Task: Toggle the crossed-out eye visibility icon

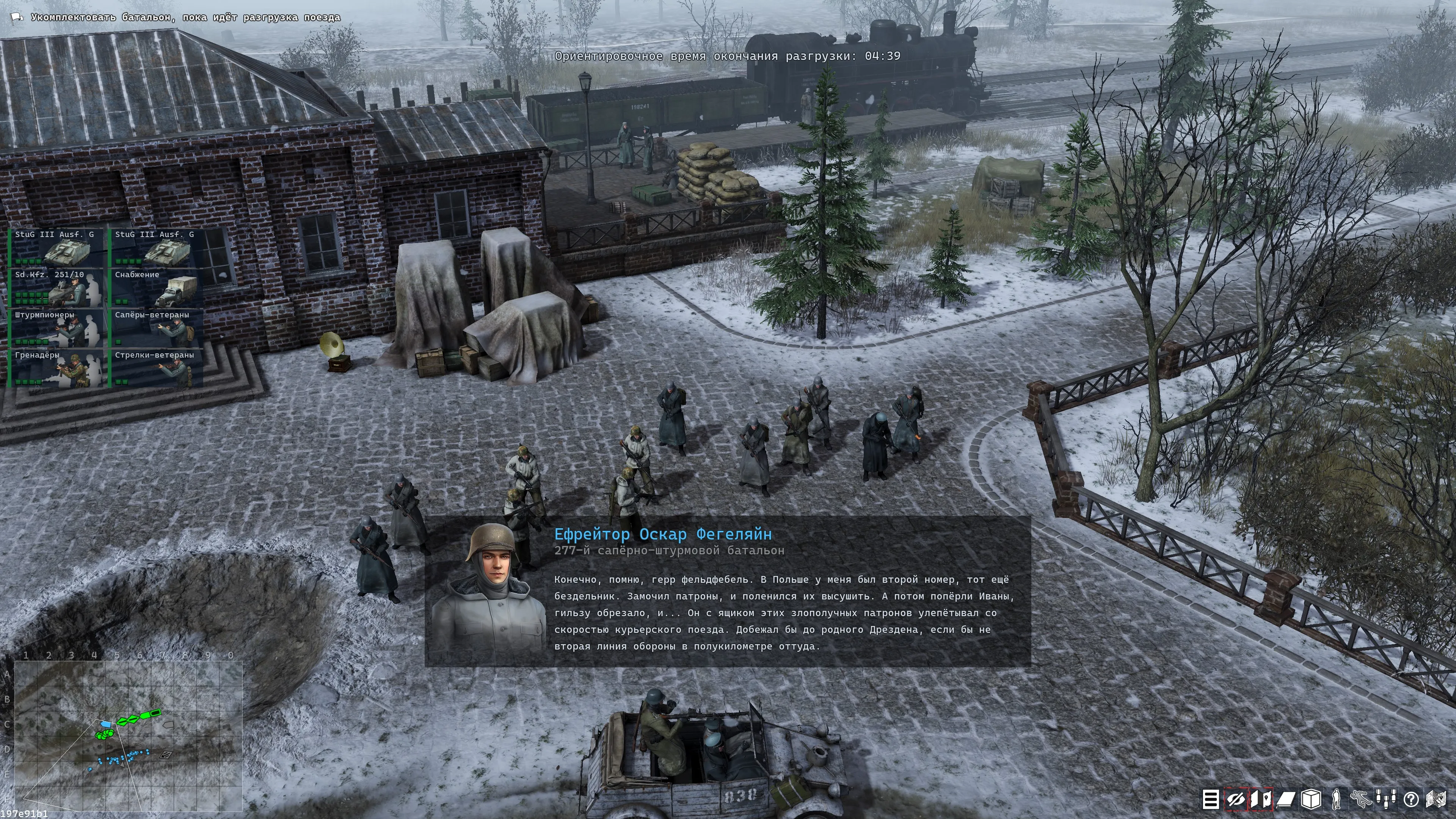Action: point(1236,800)
